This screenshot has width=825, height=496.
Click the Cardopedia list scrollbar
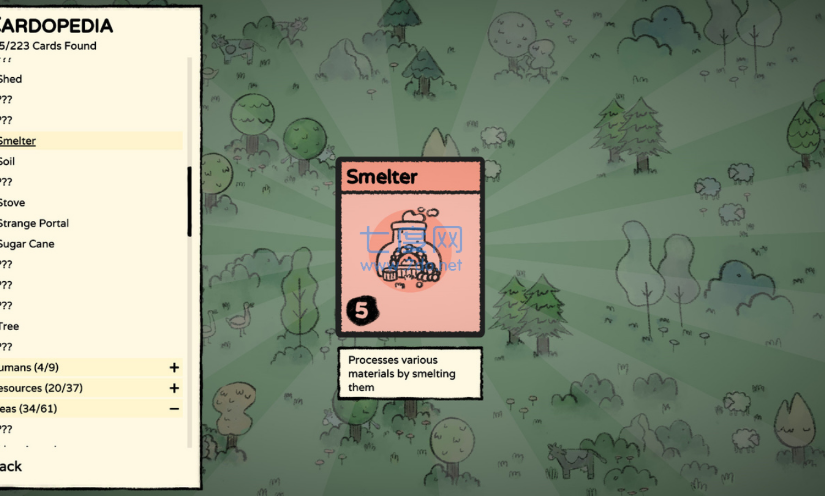(x=190, y=200)
